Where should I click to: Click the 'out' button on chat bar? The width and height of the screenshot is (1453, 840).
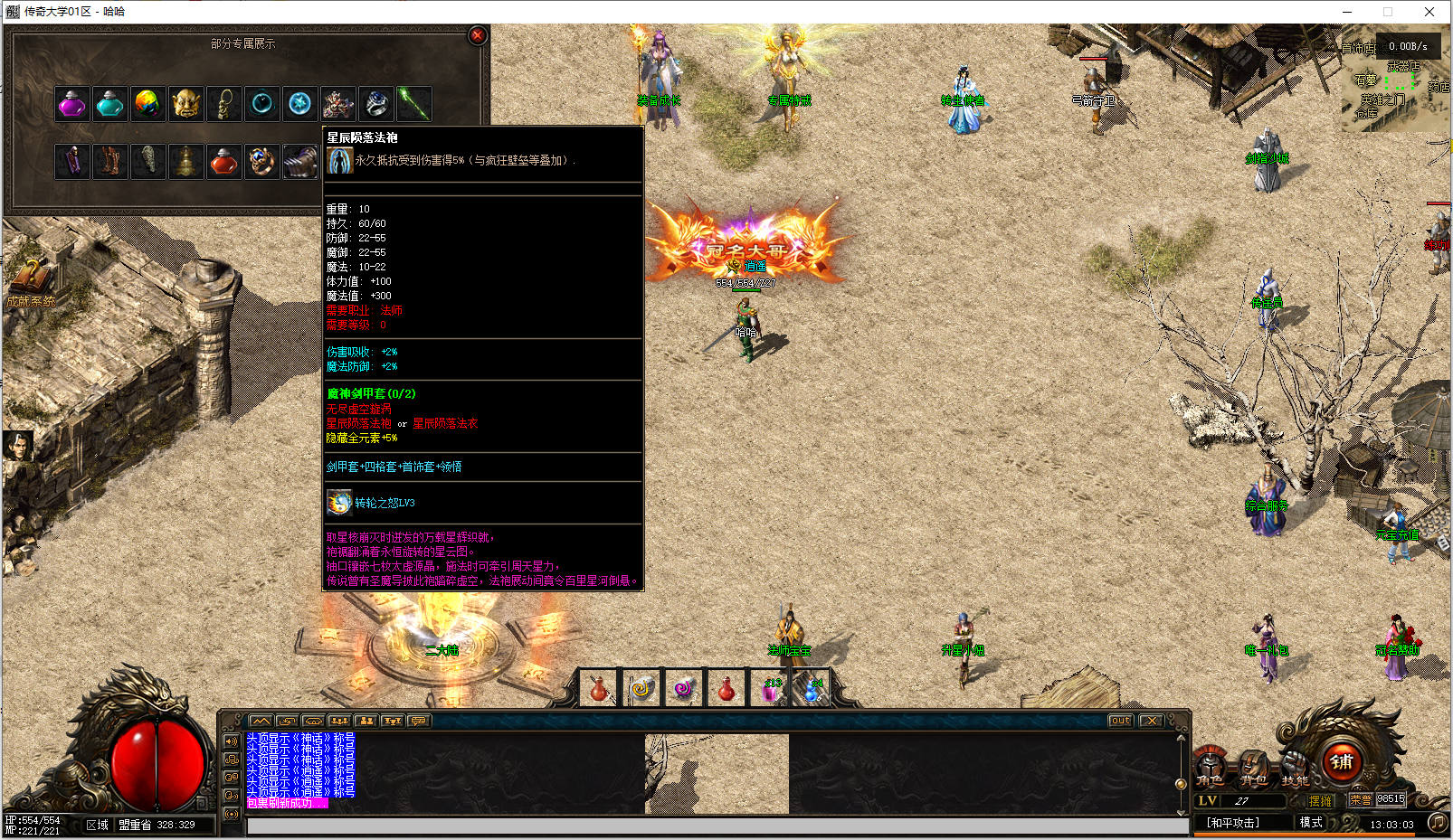[x=1120, y=721]
